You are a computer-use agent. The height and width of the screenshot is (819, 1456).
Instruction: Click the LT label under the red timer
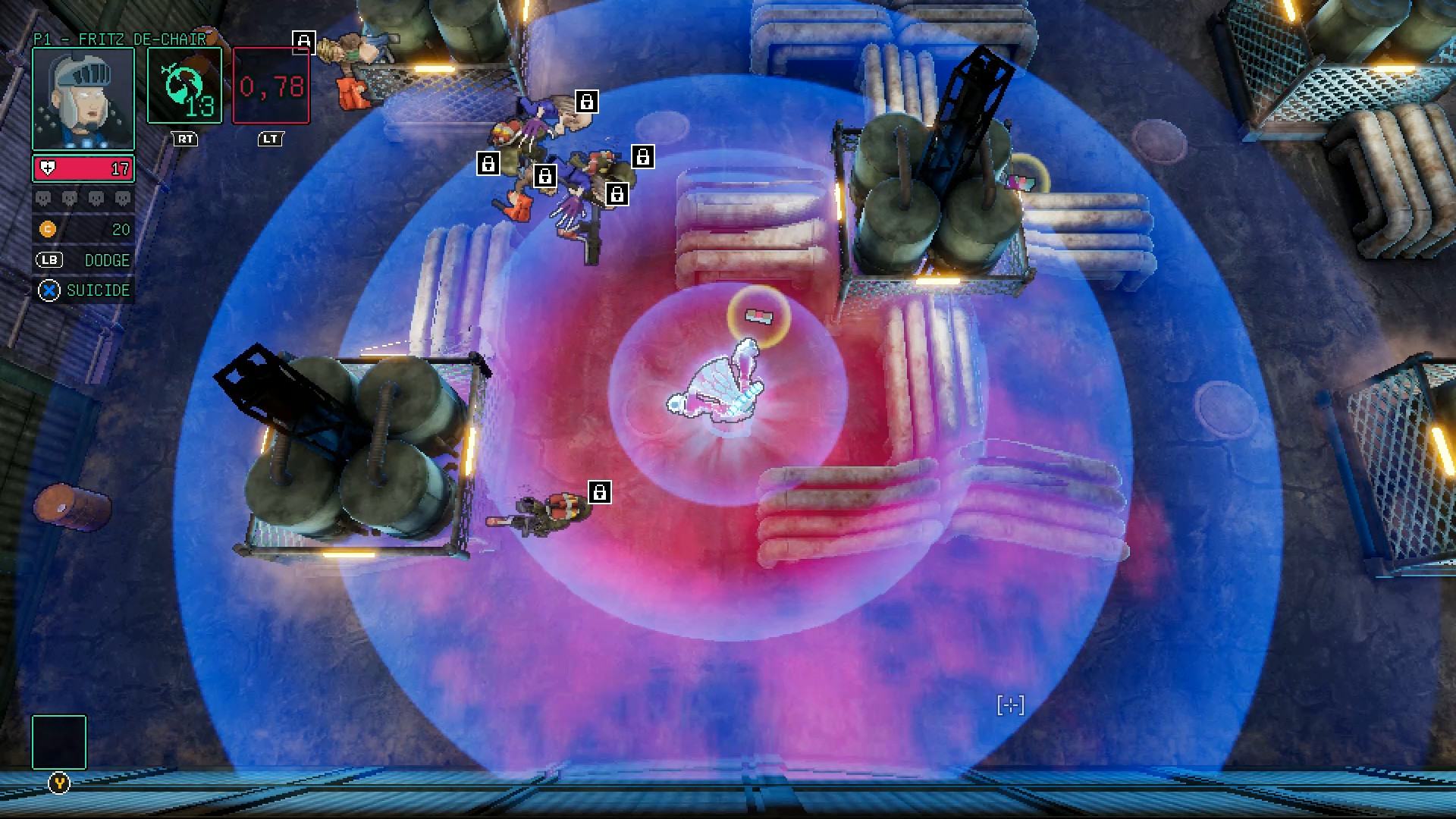pos(271,140)
